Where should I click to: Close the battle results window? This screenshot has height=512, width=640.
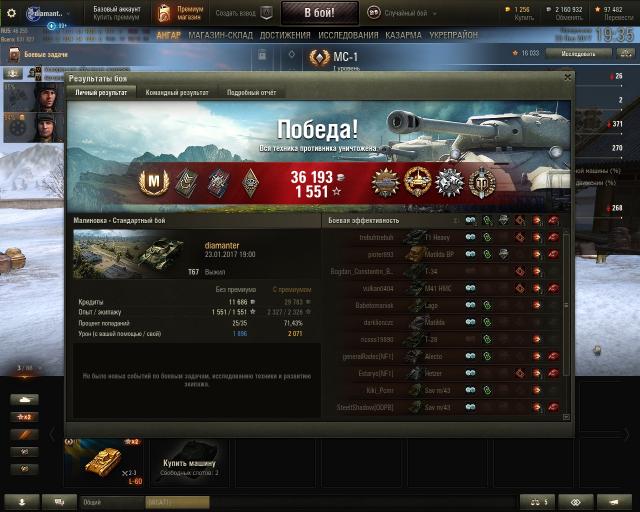(568, 77)
